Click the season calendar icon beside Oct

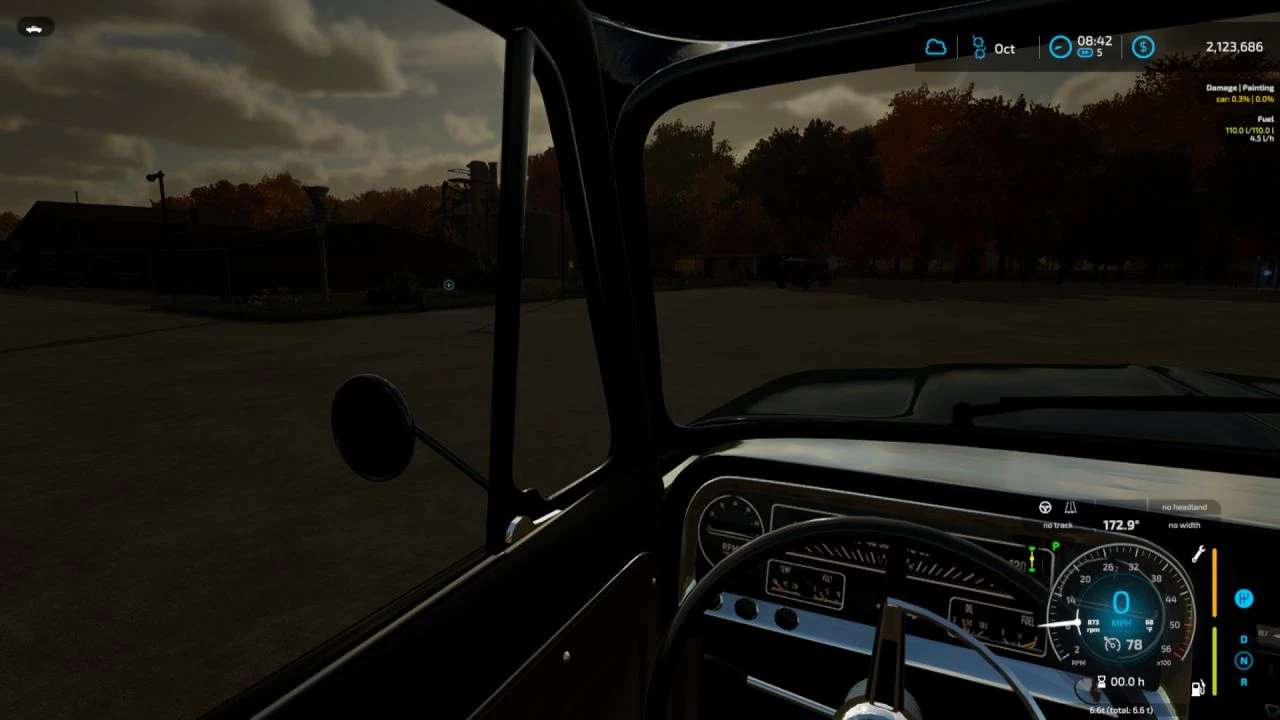(x=978, y=47)
